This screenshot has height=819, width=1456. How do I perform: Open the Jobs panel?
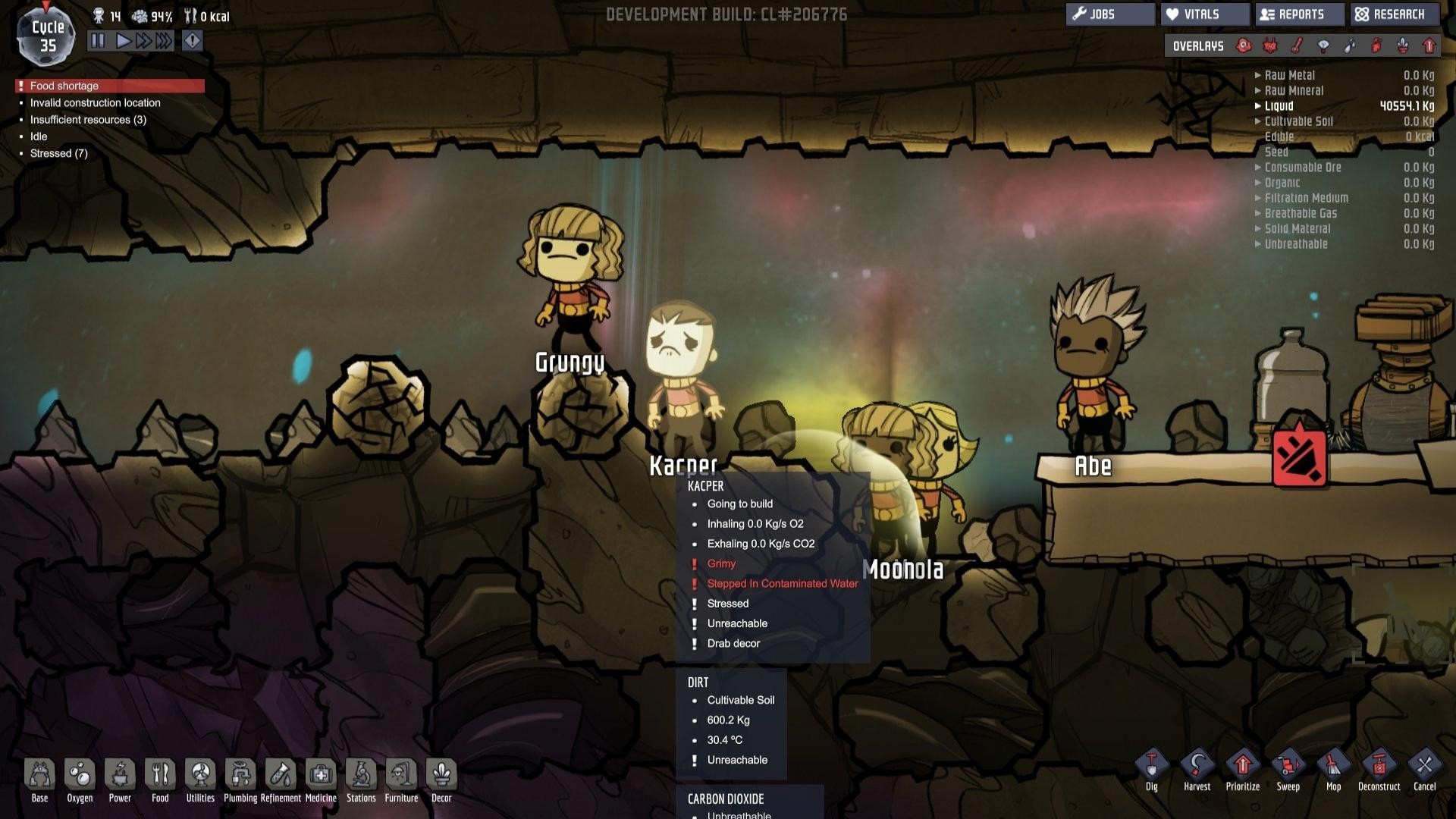coord(1109,14)
